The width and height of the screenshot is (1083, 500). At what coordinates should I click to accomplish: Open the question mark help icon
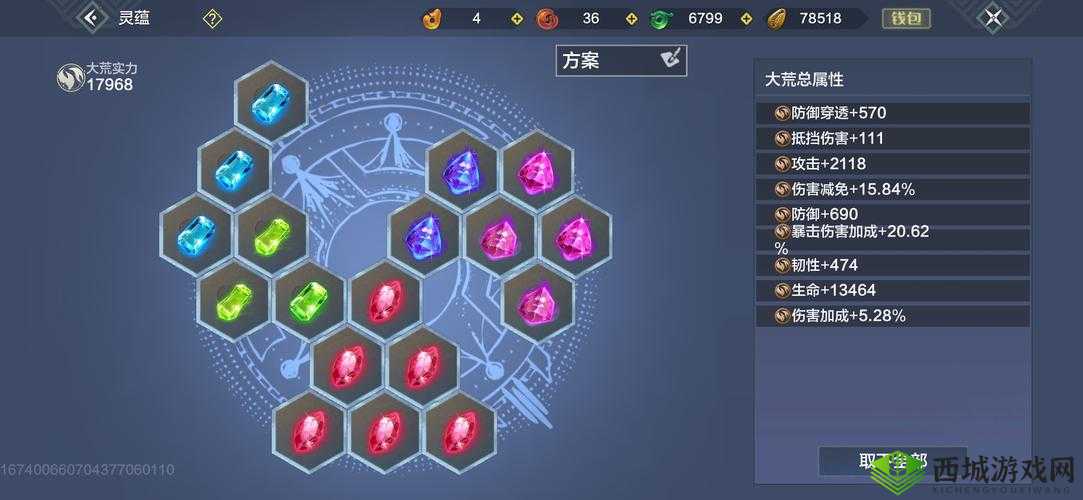click(212, 18)
